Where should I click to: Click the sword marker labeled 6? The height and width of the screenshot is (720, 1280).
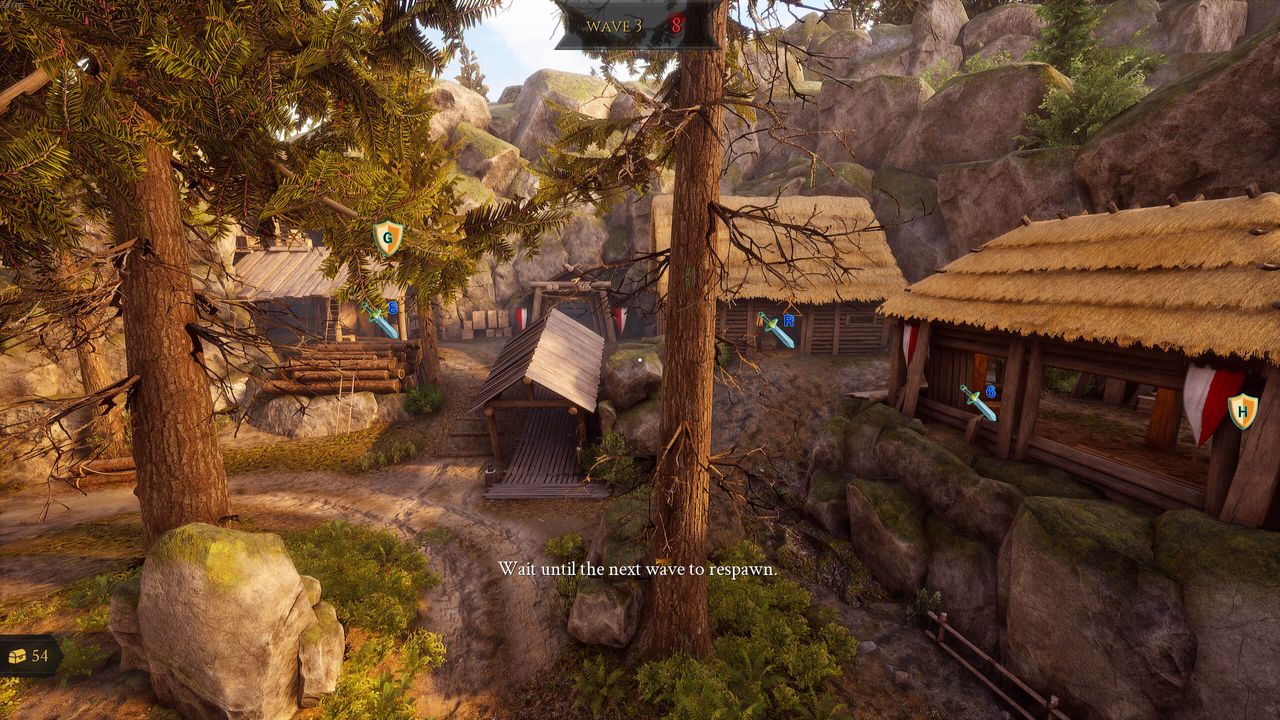(x=978, y=401)
